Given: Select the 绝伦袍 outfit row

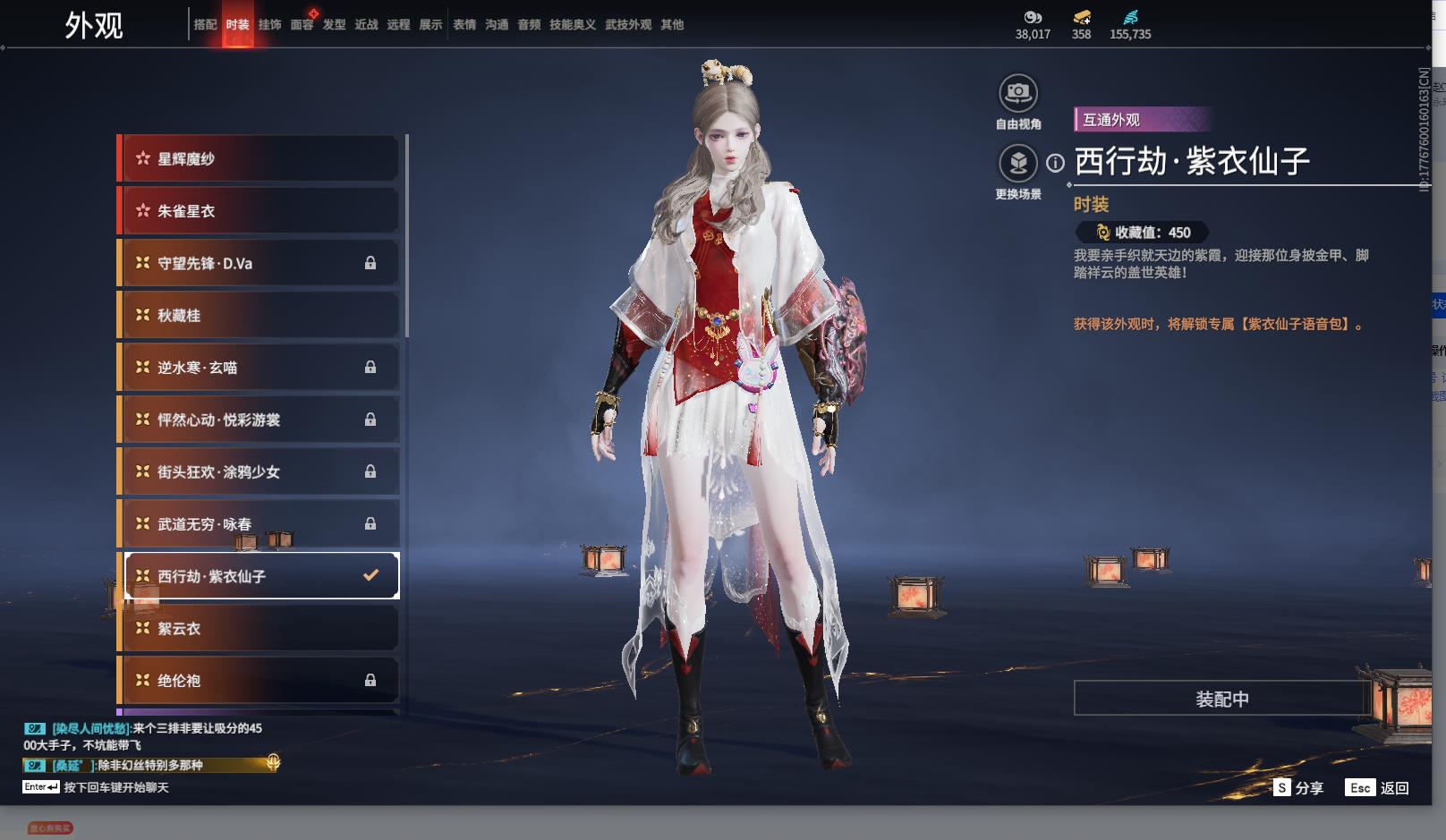Looking at the screenshot, I should coord(259,681).
